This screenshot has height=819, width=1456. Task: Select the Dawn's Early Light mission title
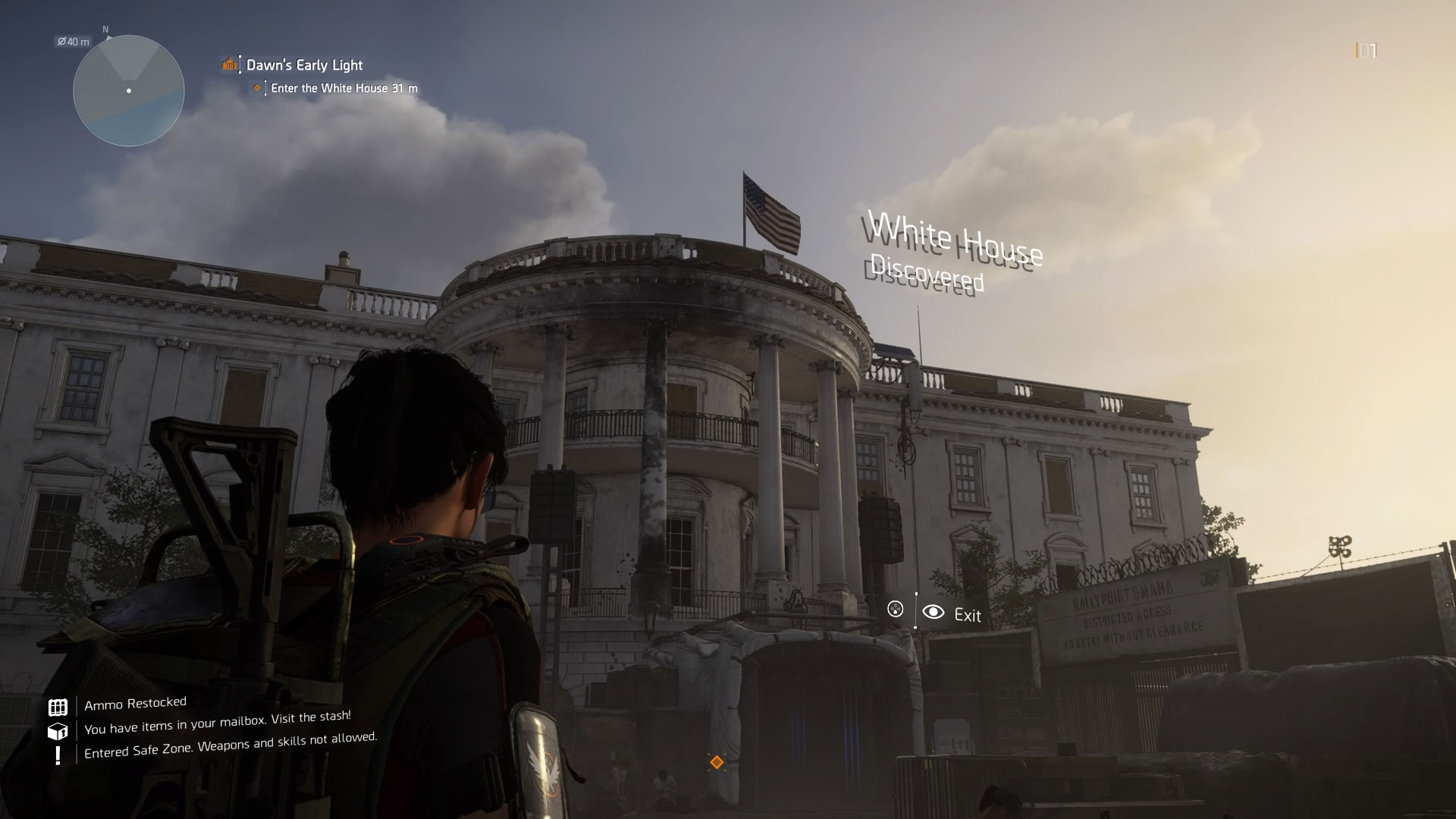click(x=303, y=65)
